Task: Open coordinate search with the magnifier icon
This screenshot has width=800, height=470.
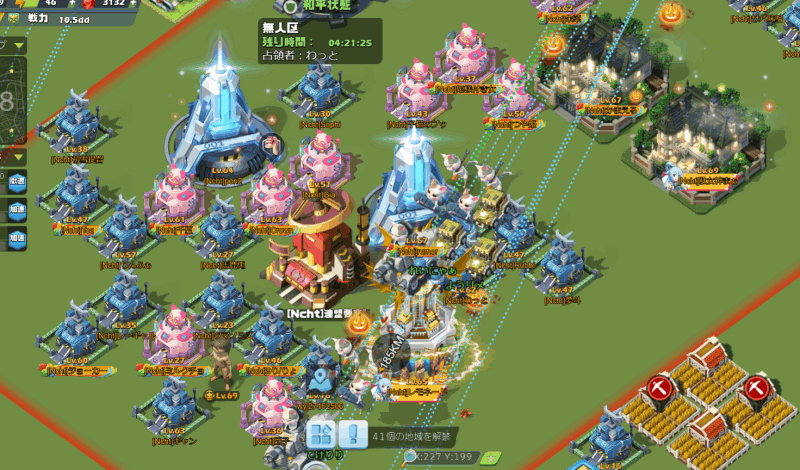Action: (410, 457)
